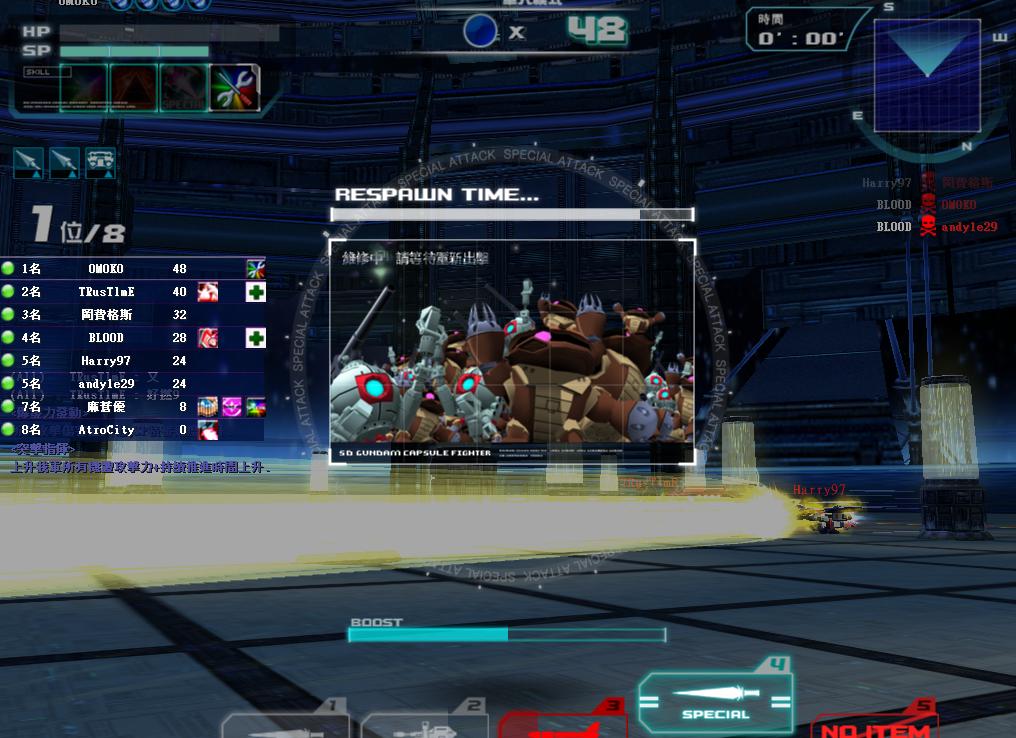Select the SPECIAL weapon slot 4
Viewport: 1016px width, 738px height.
point(716,701)
